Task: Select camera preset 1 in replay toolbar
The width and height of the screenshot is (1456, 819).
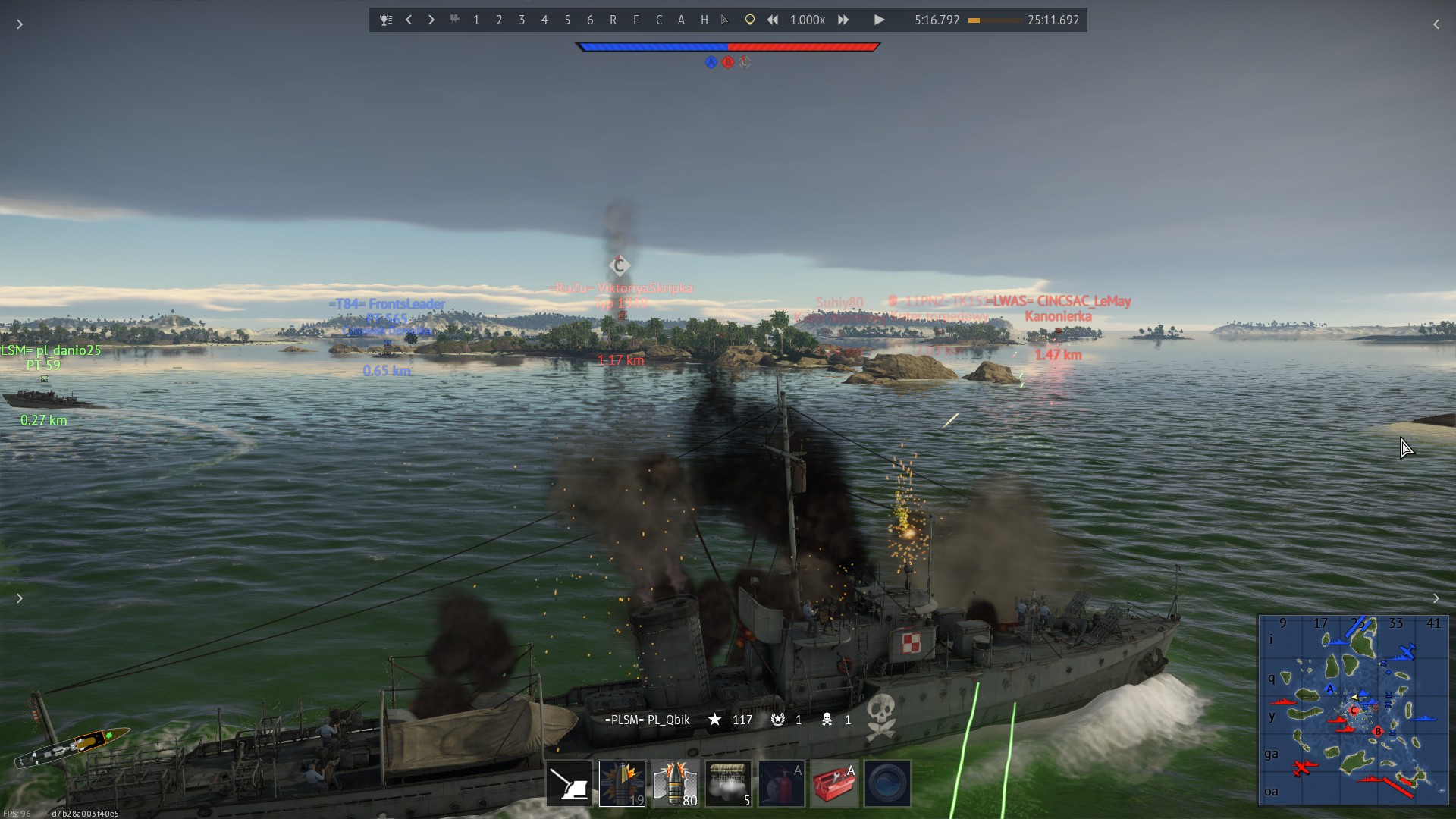Action: pos(476,20)
